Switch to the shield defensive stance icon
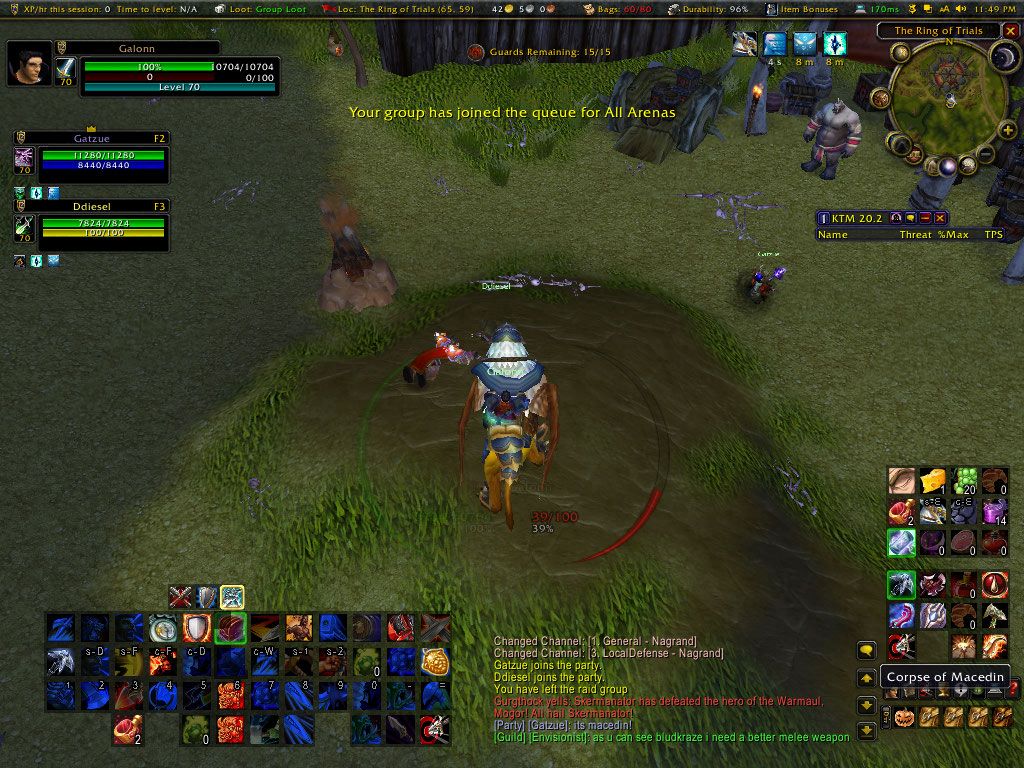 [x=206, y=598]
